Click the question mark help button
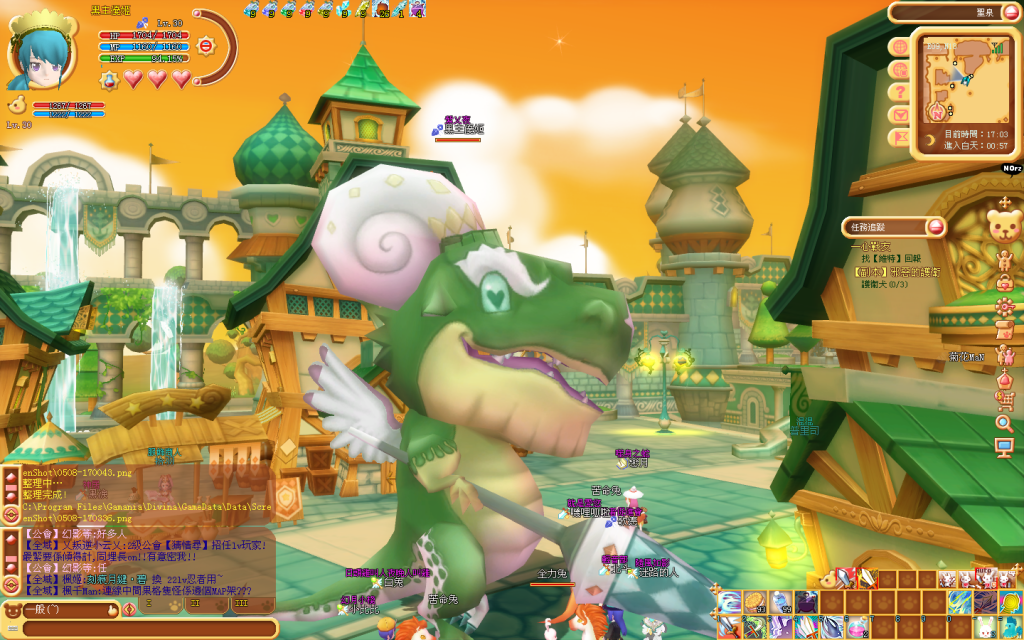This screenshot has height=640, width=1024. (900, 92)
